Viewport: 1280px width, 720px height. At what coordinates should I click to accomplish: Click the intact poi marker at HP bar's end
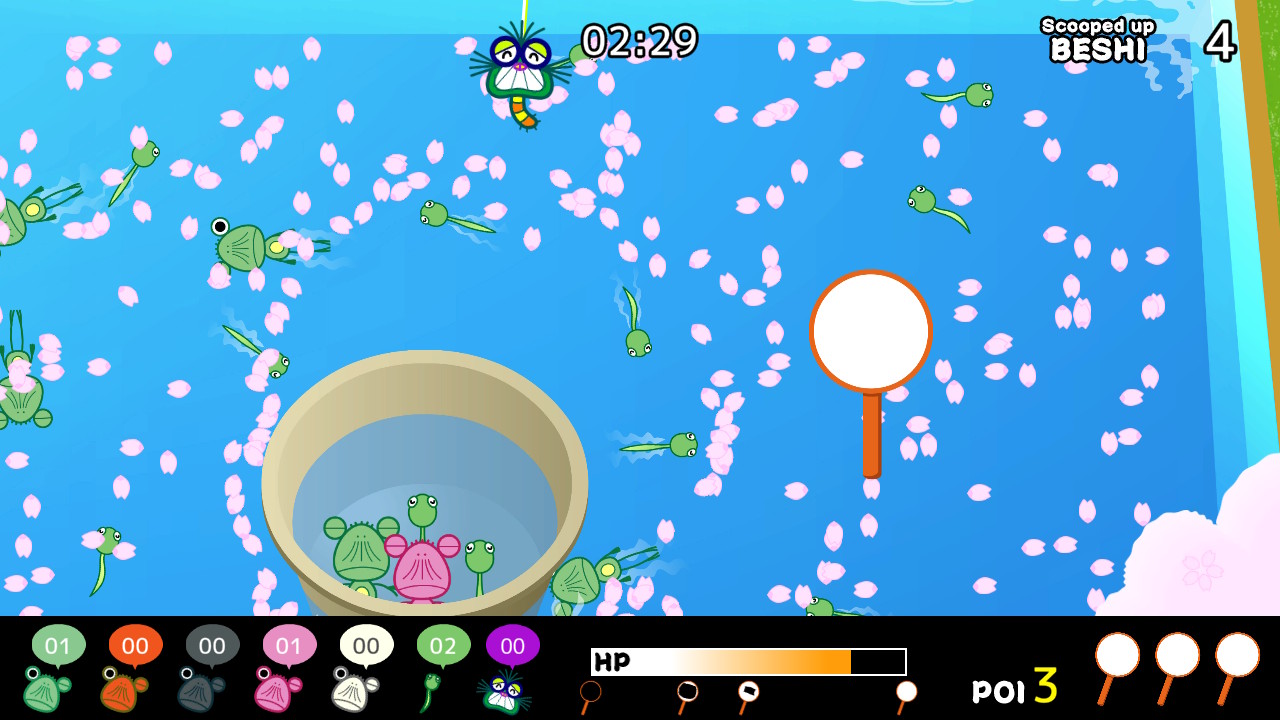point(905,690)
